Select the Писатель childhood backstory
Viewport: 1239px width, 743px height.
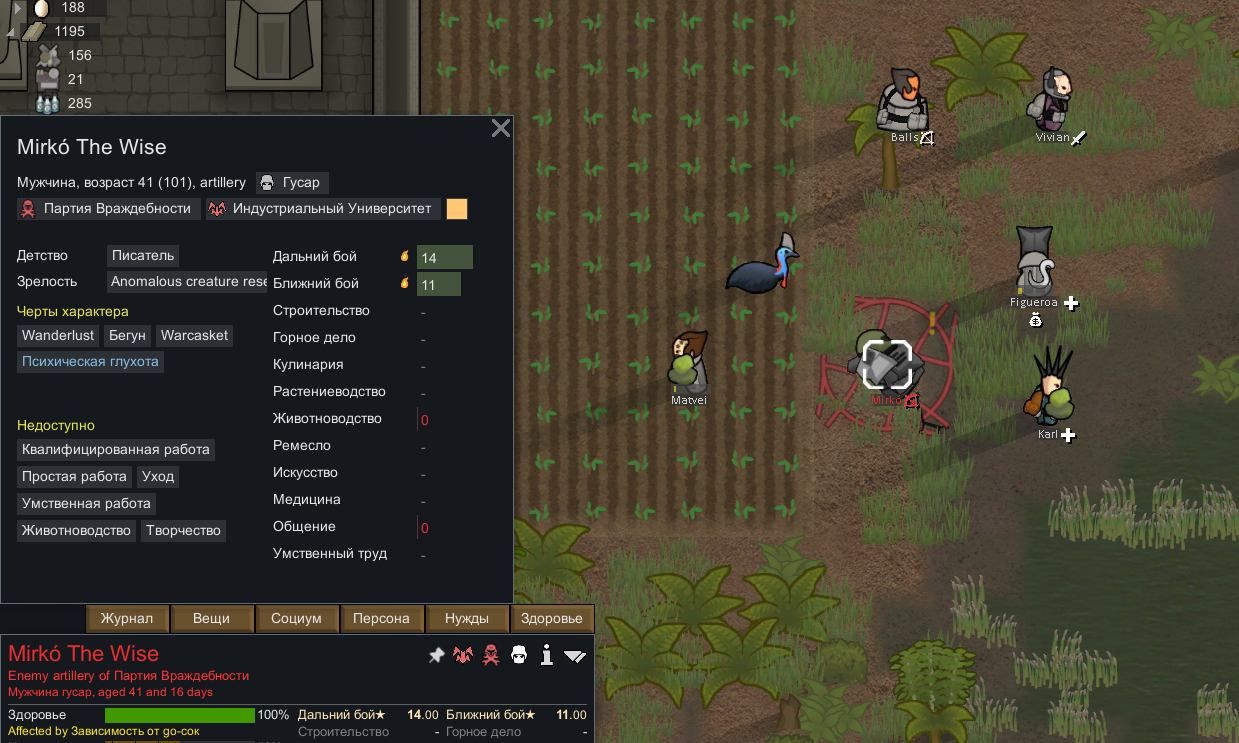[143, 256]
